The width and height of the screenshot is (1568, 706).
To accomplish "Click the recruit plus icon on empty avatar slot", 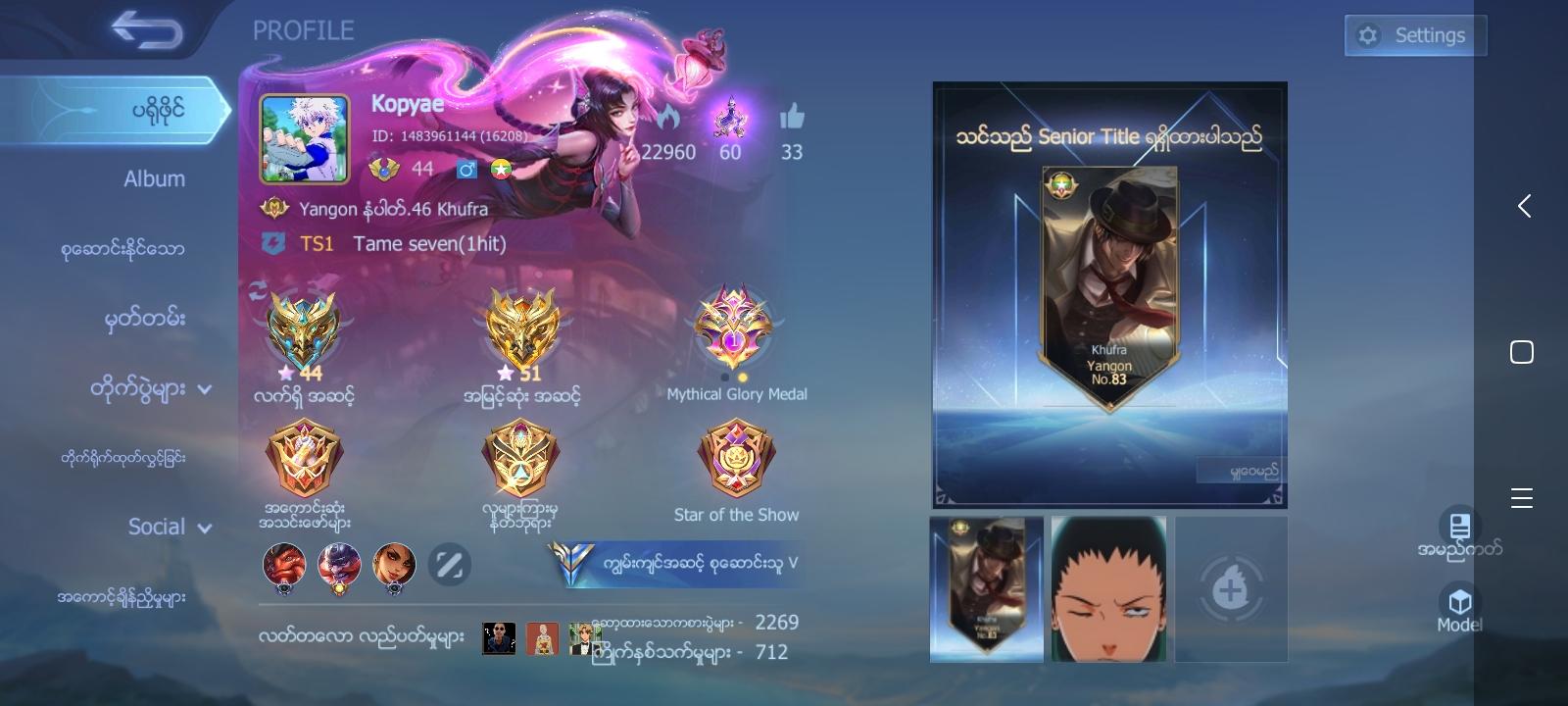I will pyautogui.click(x=1231, y=588).
